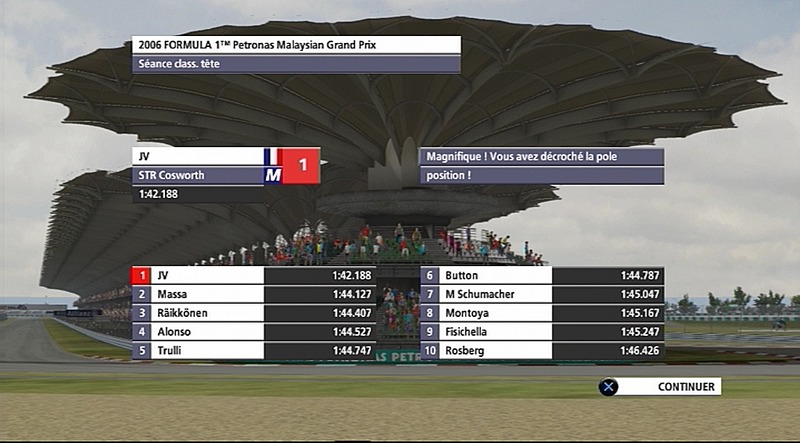Viewport: 800px width, 443px height.
Task: Select Montoya's qualifying row
Action: tap(542, 313)
